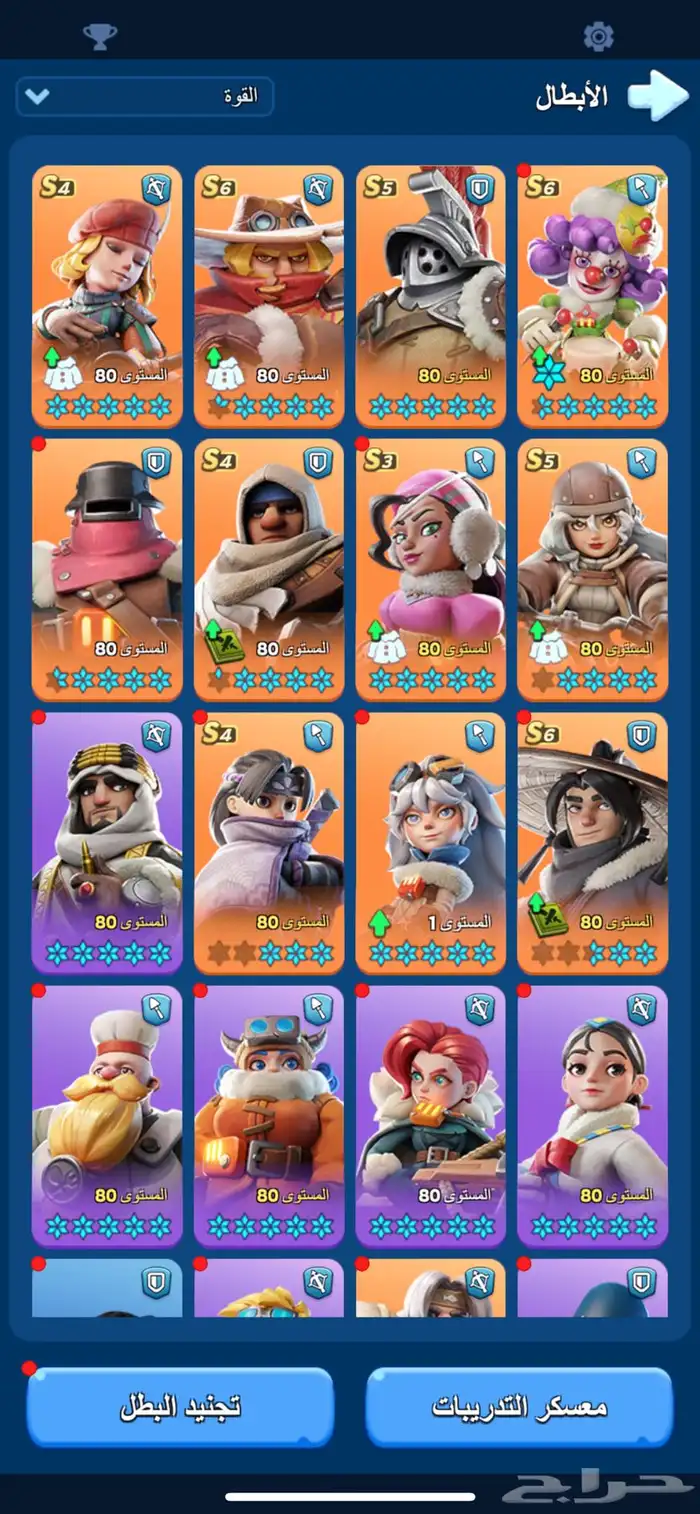Select the viking helmet bearded hero
The width and height of the screenshot is (700, 1514).
(269, 1115)
